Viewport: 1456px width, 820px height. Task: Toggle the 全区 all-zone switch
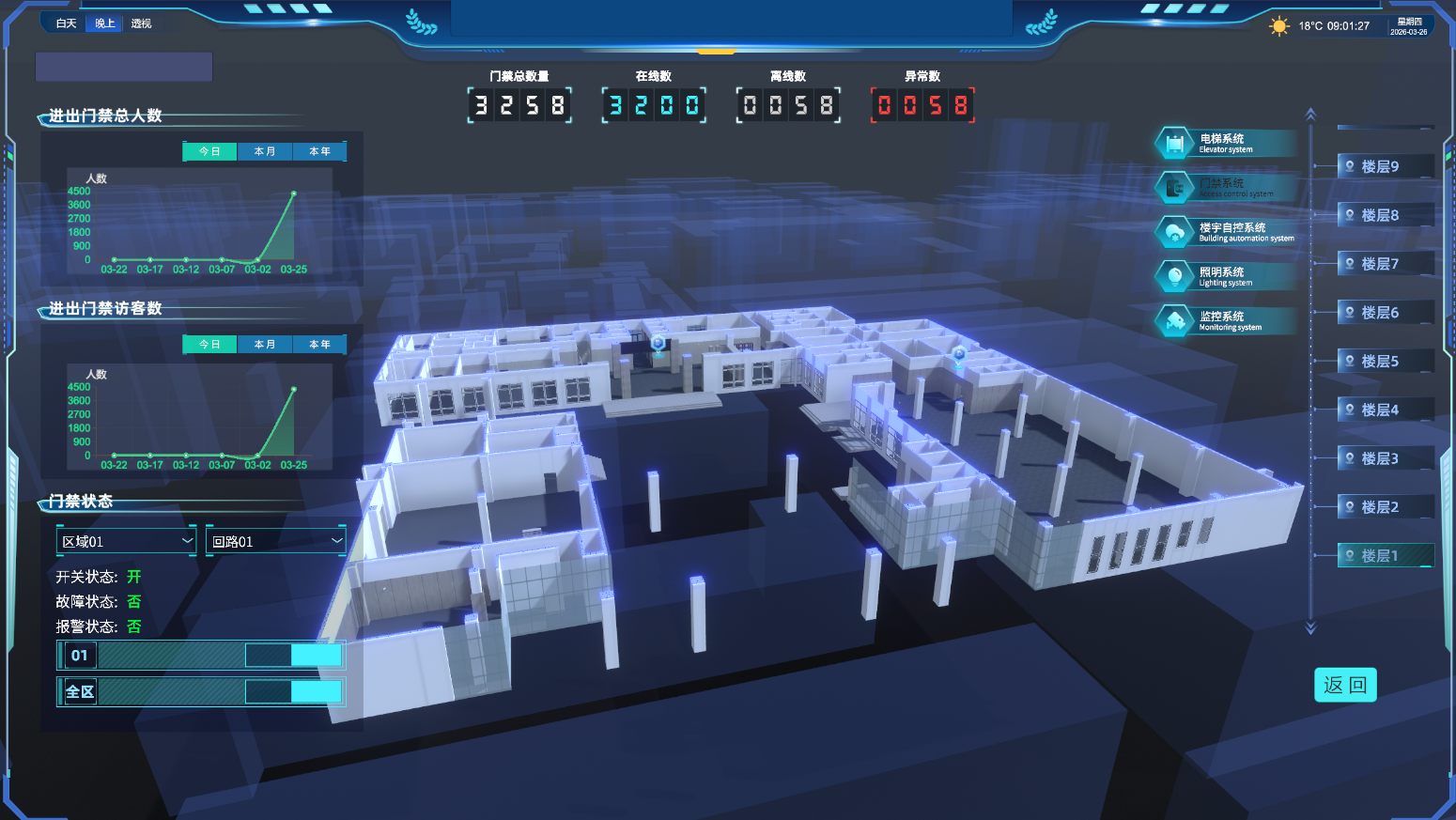point(293,692)
